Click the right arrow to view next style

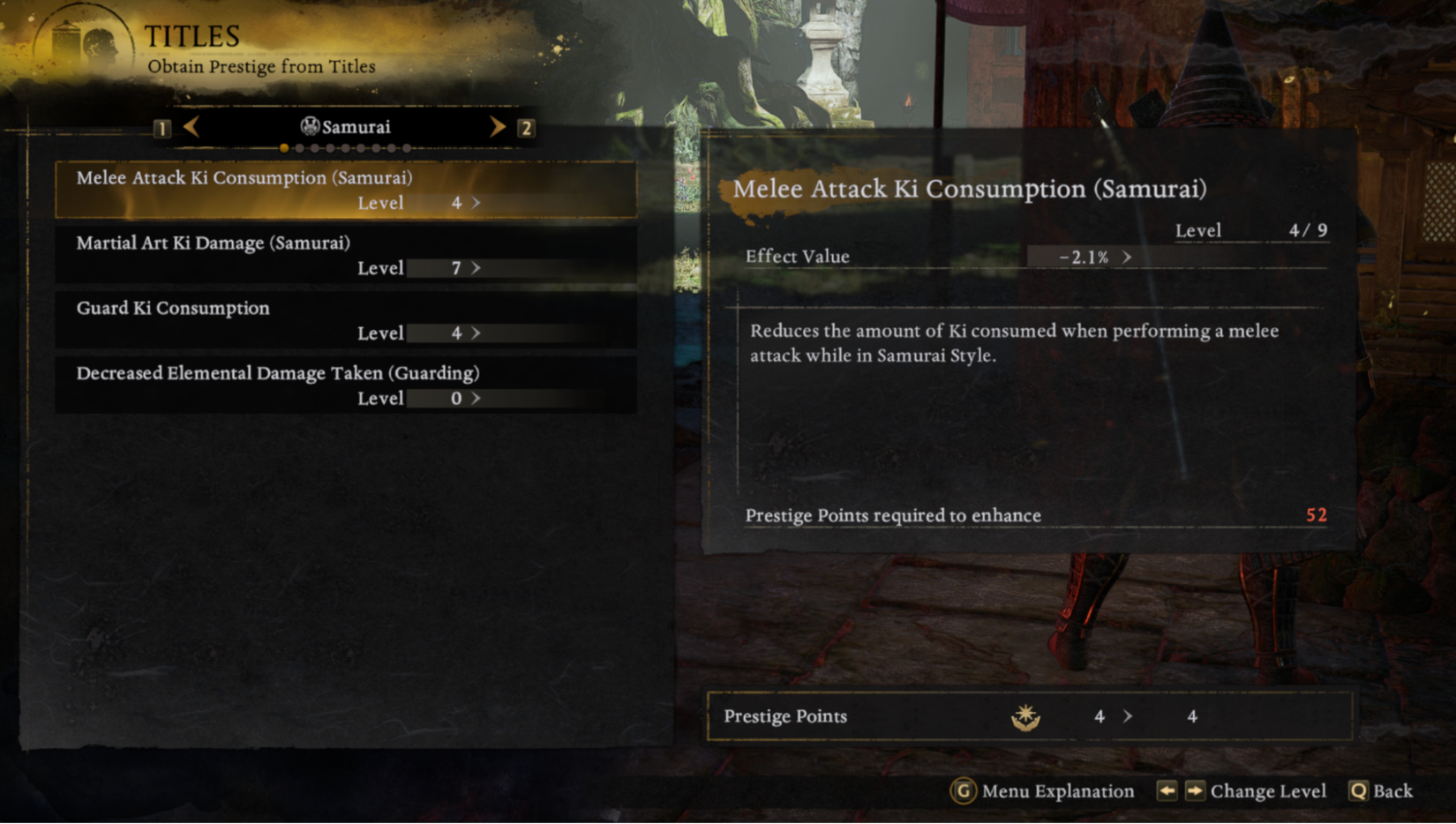pyautogui.click(x=497, y=126)
